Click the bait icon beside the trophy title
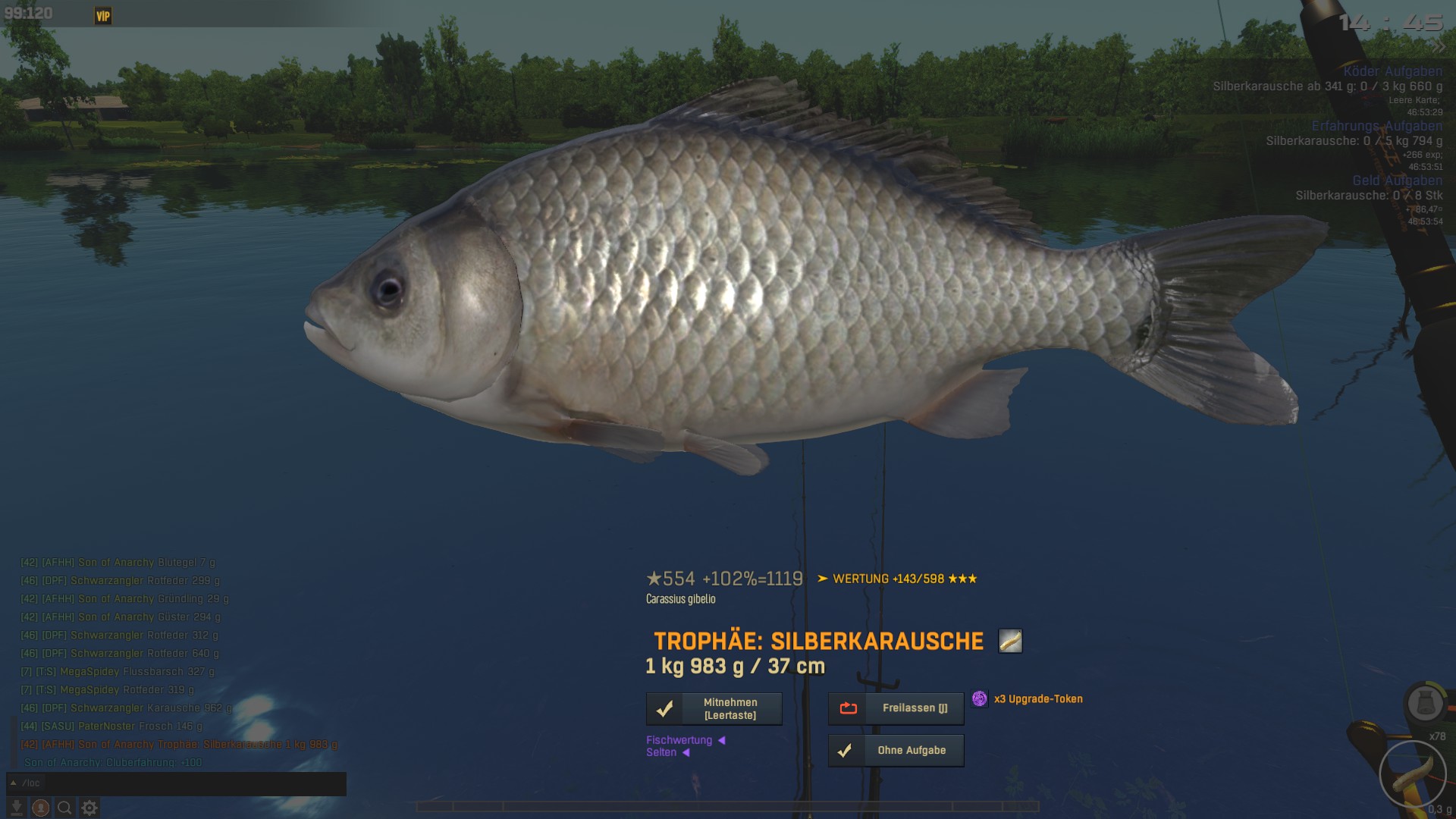 pos(1010,642)
